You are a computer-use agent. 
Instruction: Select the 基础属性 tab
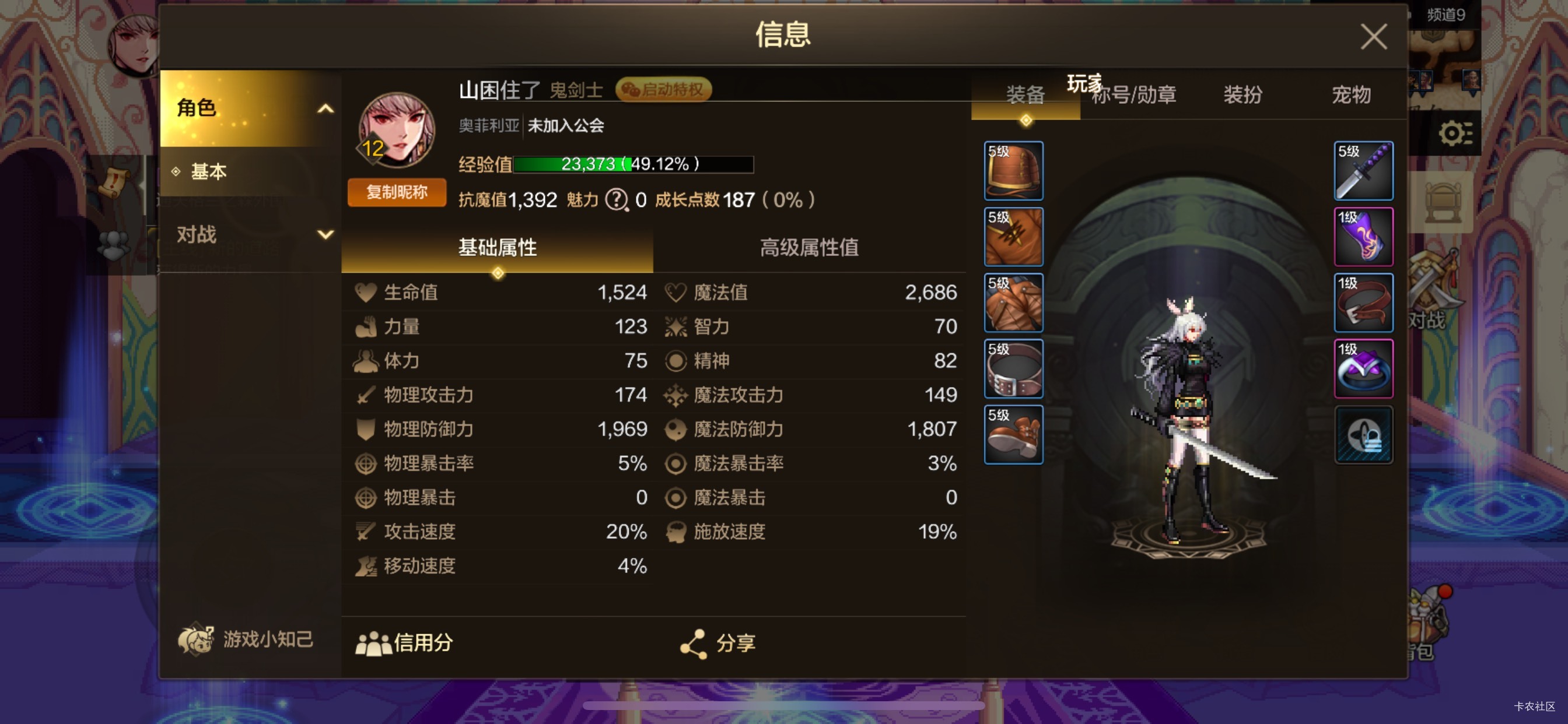coord(496,248)
